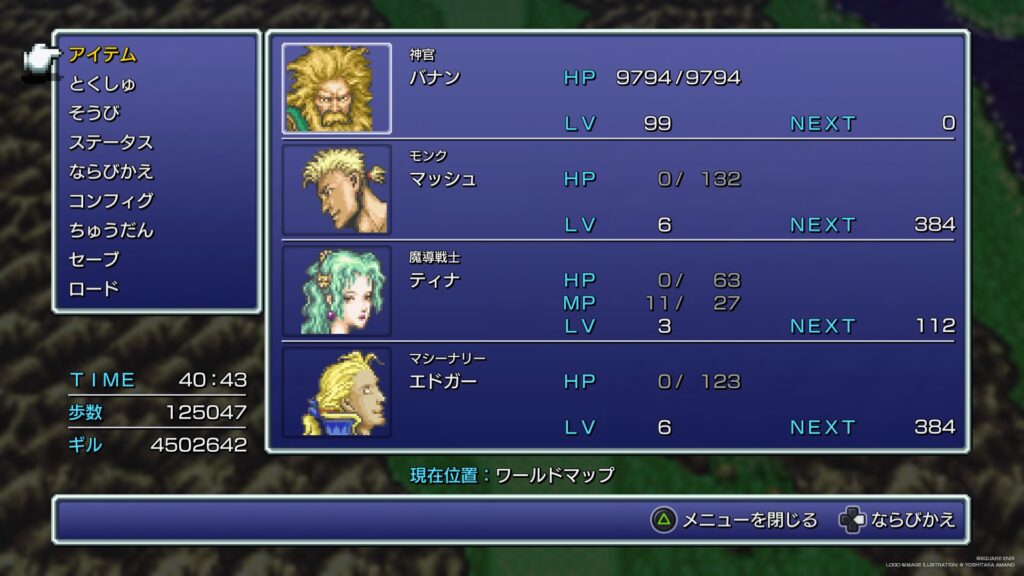This screenshot has height=576, width=1024.
Task: Select party member バナン
Action: point(435,78)
